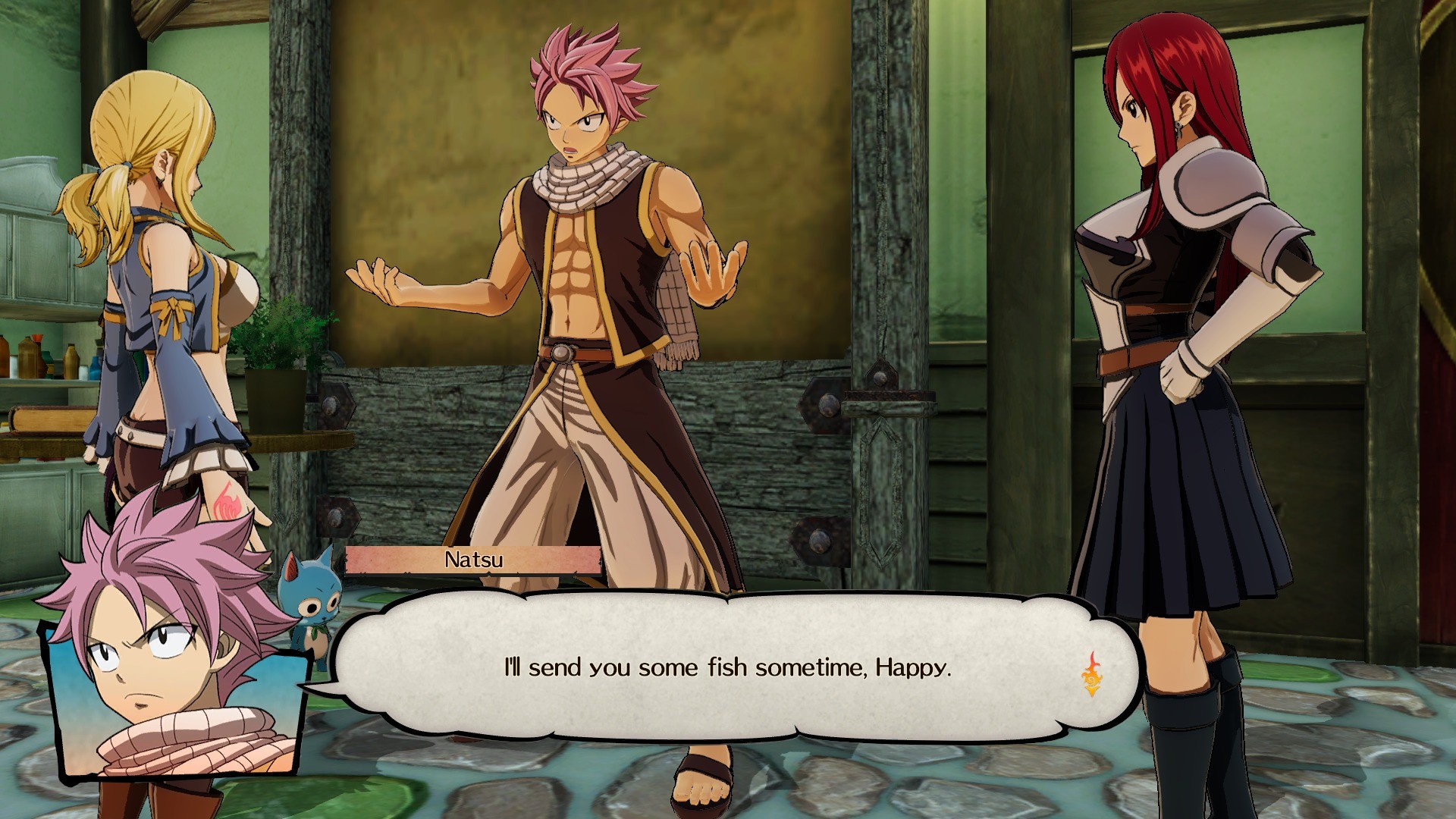Click Erza's white gauntlet glove
This screenshot has width=1456, height=819.
pos(1178,379)
